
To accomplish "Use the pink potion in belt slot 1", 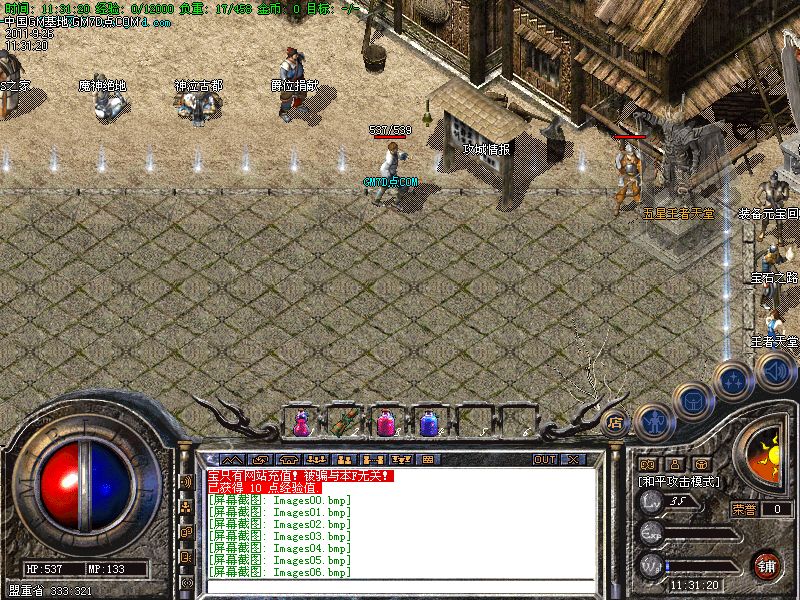I will [x=301, y=423].
